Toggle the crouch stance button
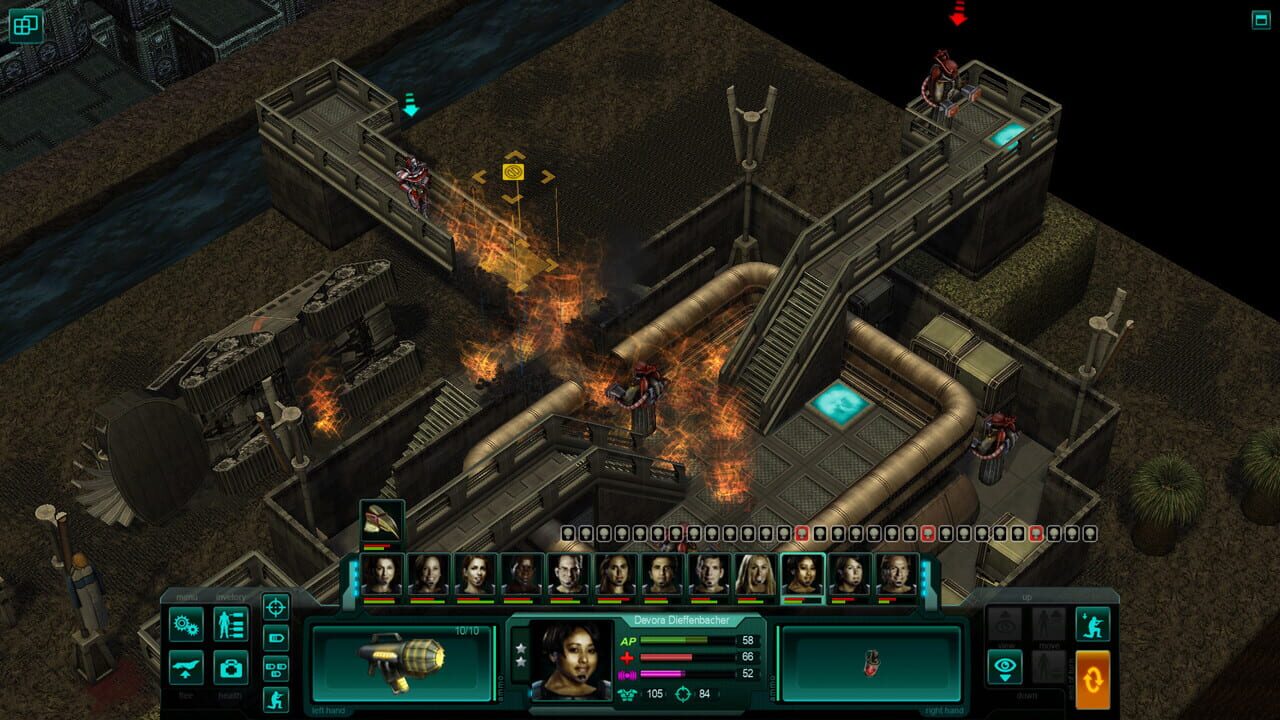 [x=1092, y=624]
